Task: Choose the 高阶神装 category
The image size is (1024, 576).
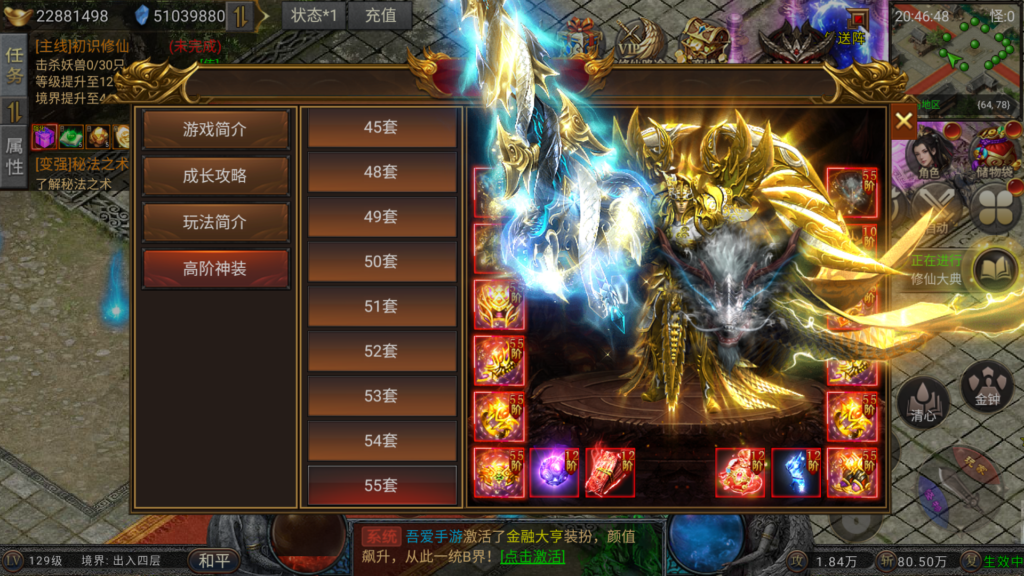Action: click(x=215, y=268)
